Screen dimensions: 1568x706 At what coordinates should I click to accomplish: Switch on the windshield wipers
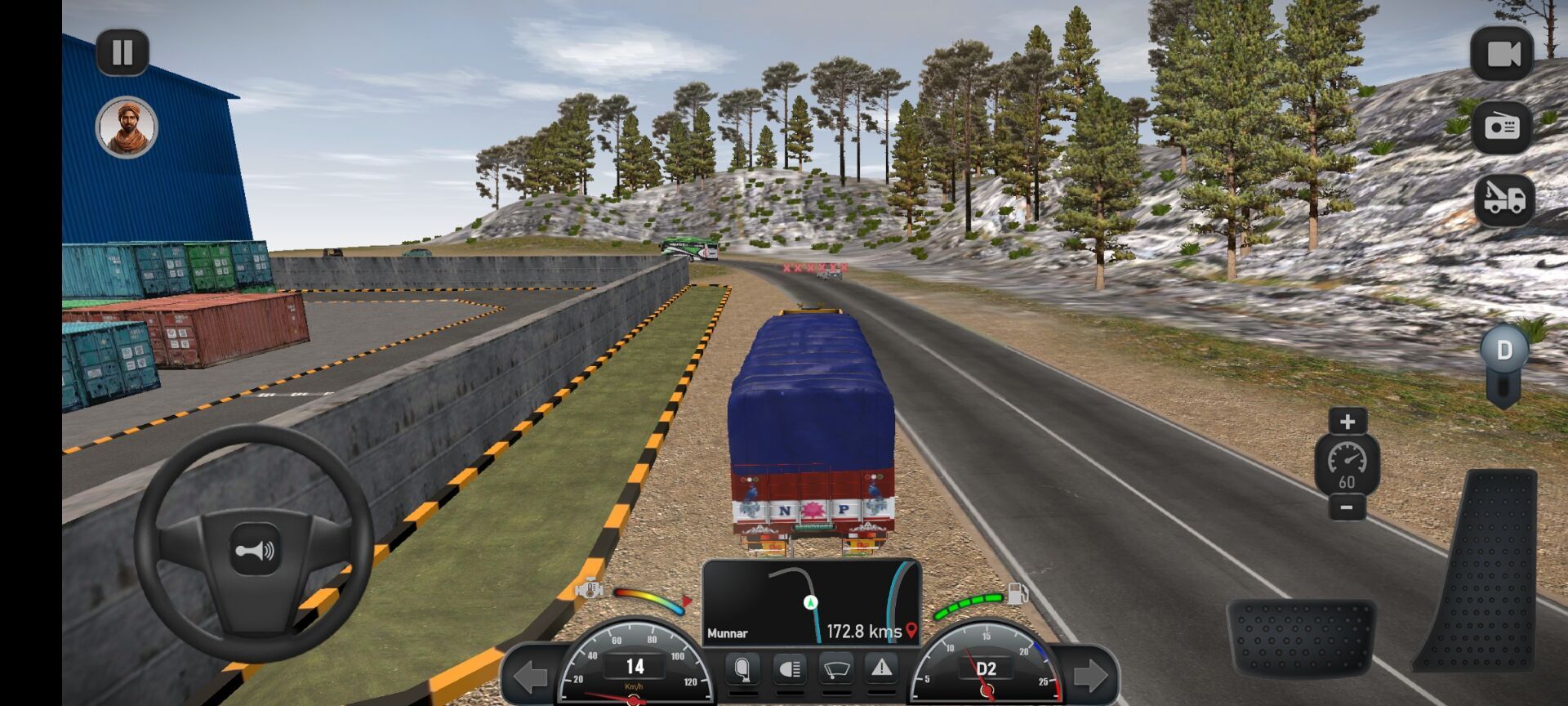[x=835, y=671]
